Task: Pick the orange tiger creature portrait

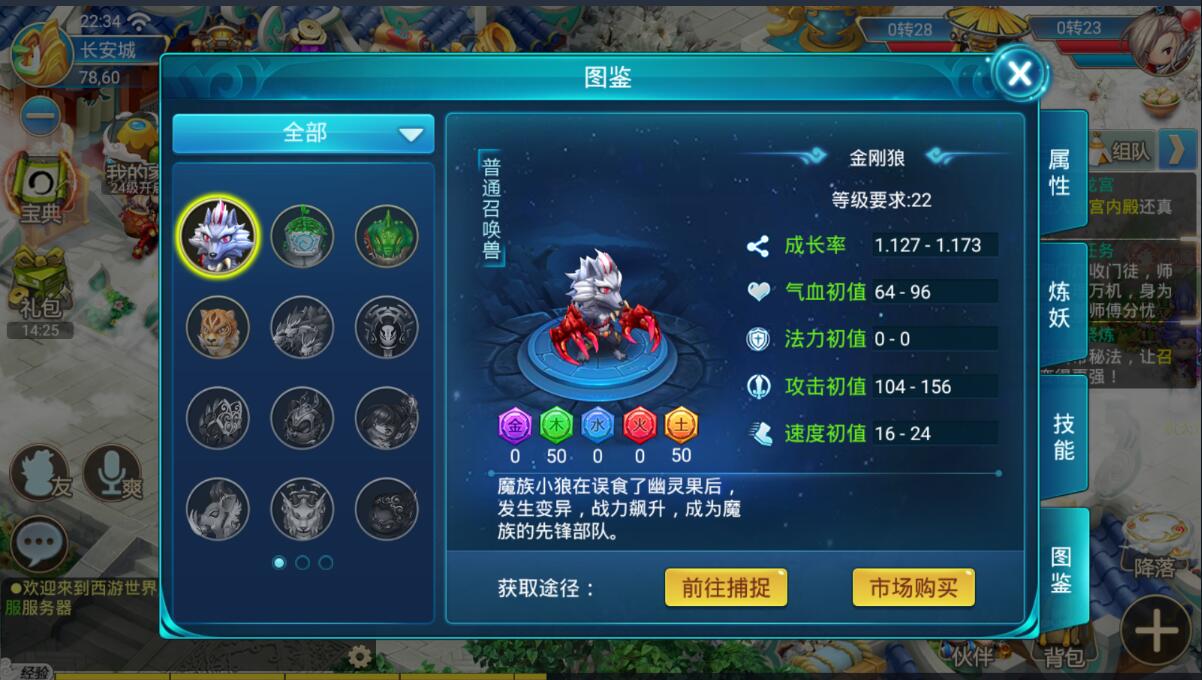Action: [x=217, y=326]
